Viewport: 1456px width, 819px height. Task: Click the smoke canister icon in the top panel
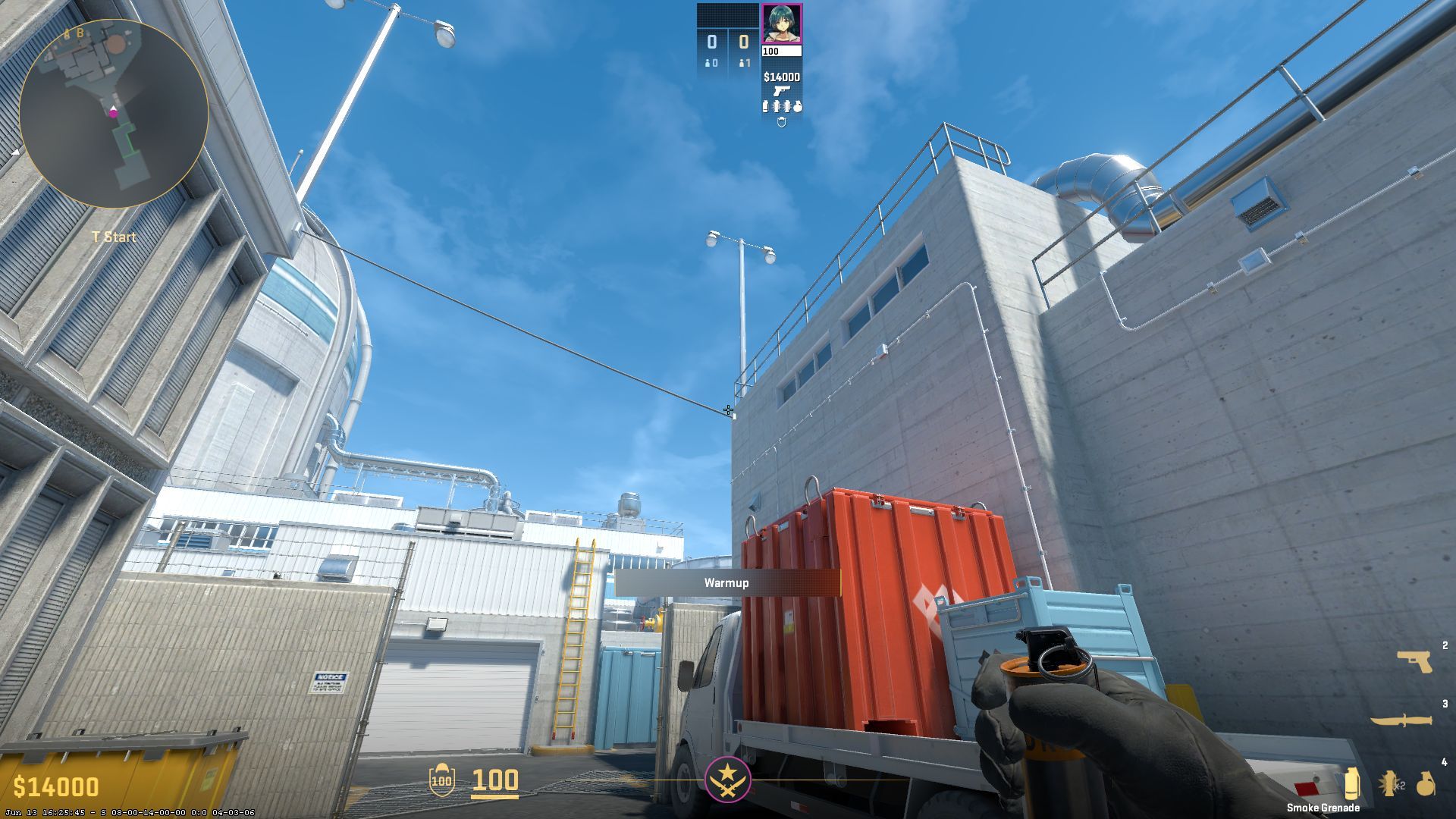point(766,106)
